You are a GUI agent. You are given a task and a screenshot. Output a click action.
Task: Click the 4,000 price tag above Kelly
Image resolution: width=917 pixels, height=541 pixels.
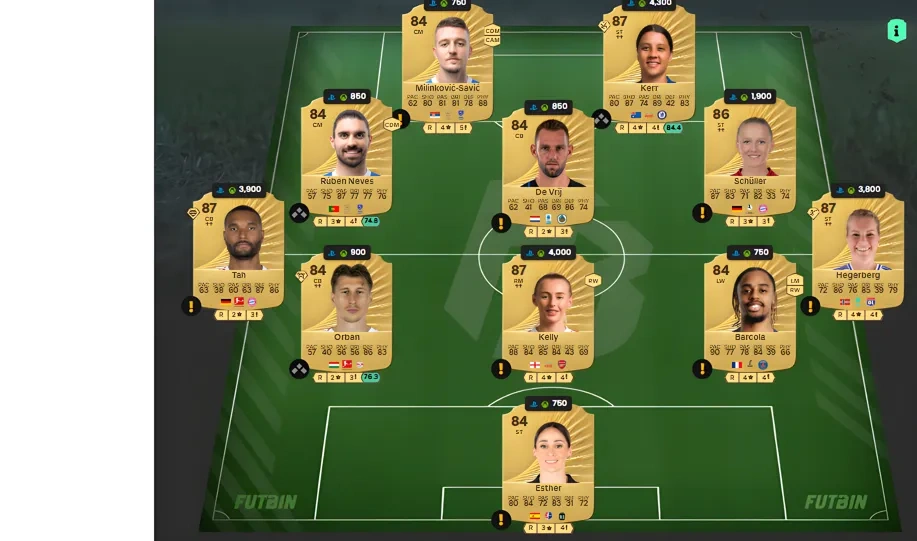pos(548,253)
